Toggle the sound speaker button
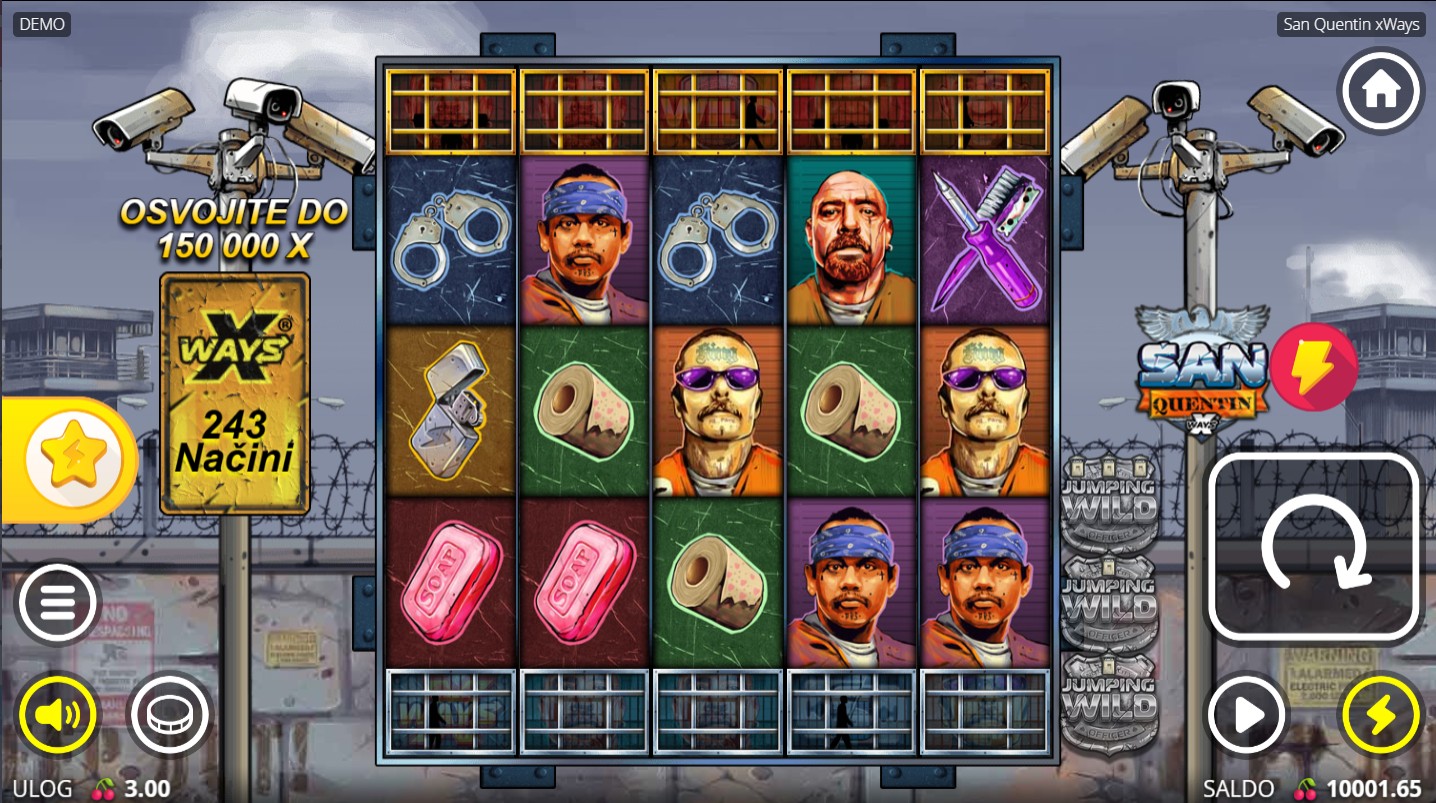The width and height of the screenshot is (1436, 803). click(x=57, y=714)
